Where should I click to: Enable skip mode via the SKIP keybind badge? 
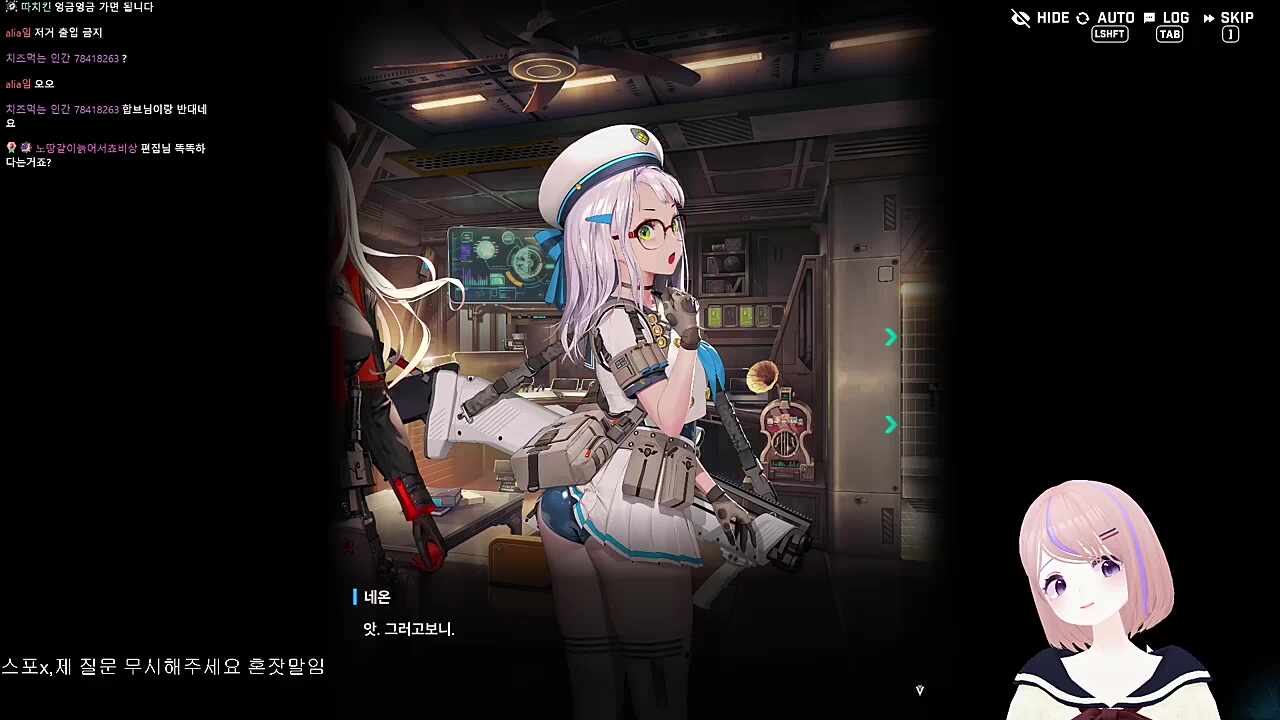[1230, 34]
